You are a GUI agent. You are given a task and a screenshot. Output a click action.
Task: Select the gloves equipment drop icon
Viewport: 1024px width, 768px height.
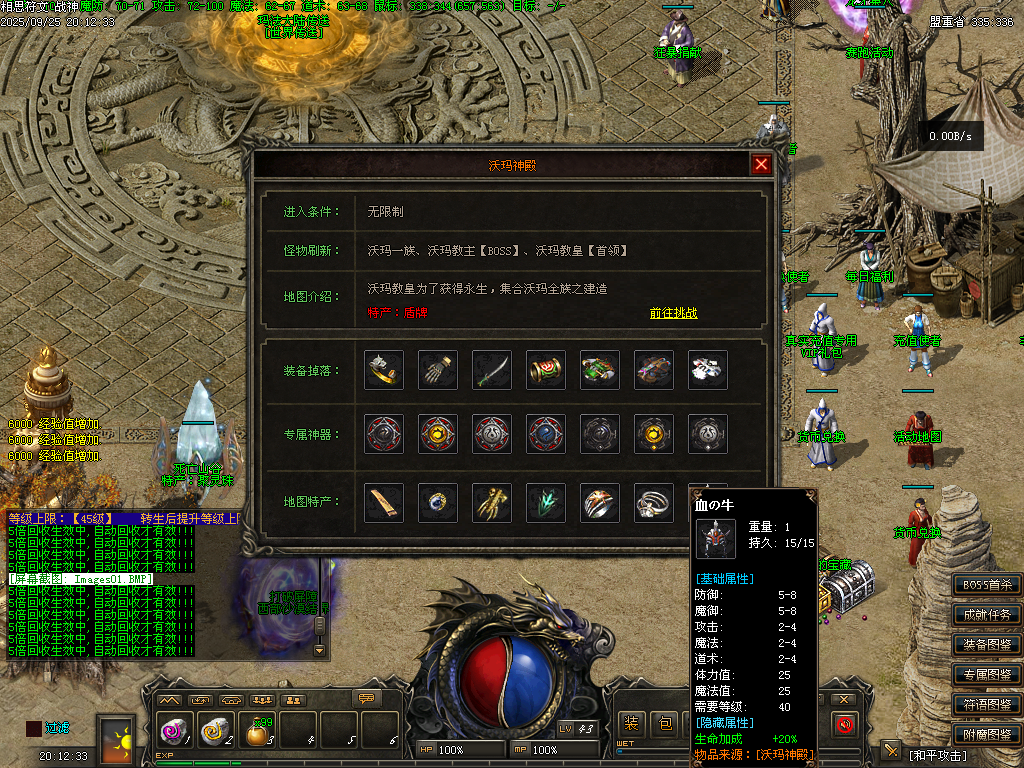[x=438, y=370]
